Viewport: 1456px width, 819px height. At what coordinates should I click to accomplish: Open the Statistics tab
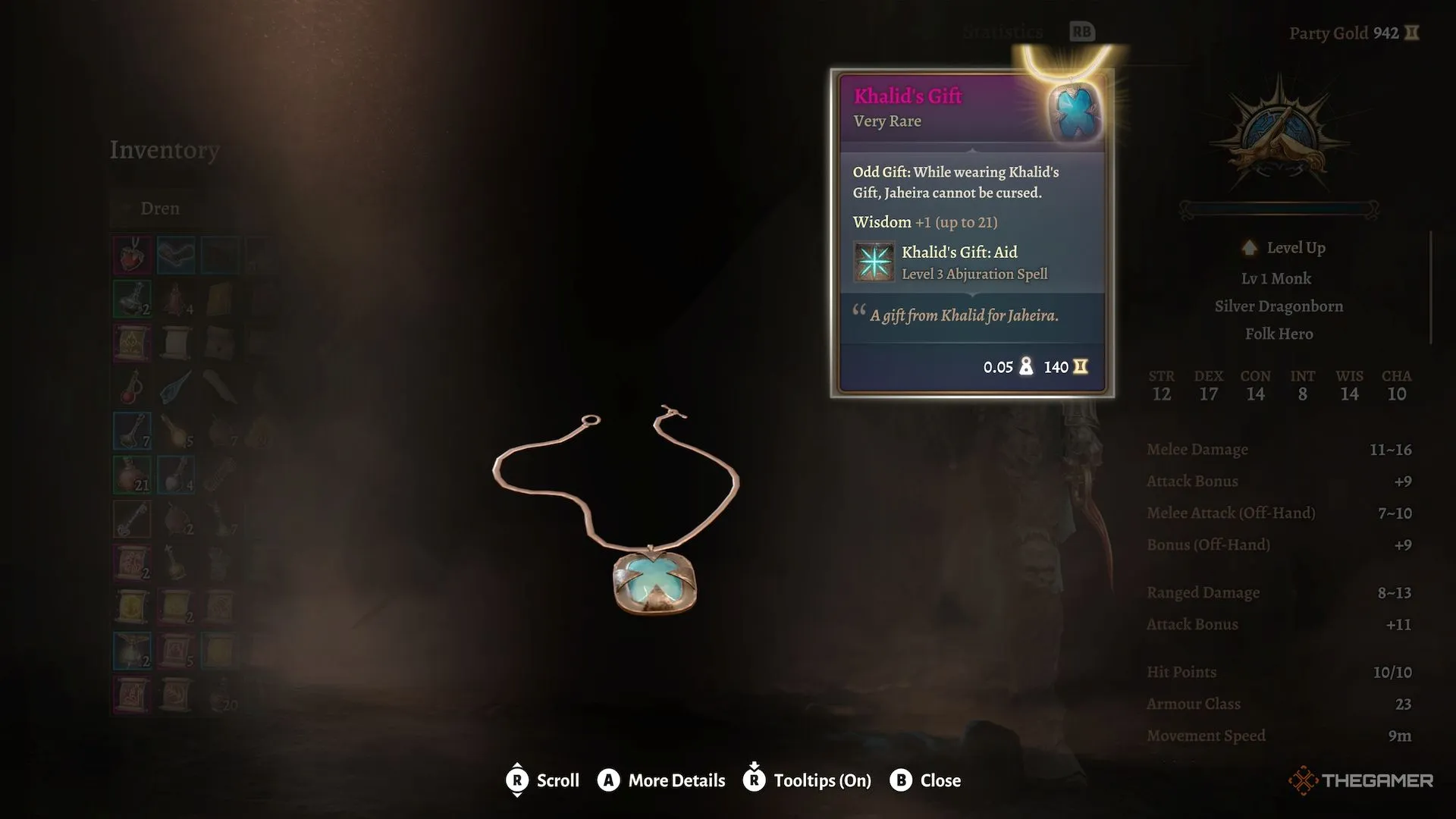pos(1003,32)
